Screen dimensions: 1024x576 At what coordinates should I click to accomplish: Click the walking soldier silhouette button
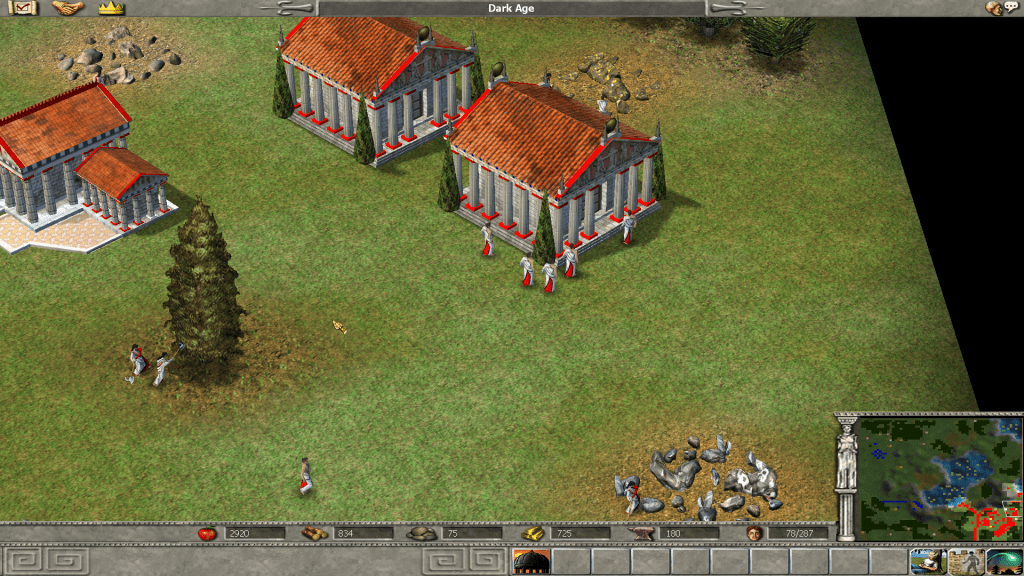[966, 561]
